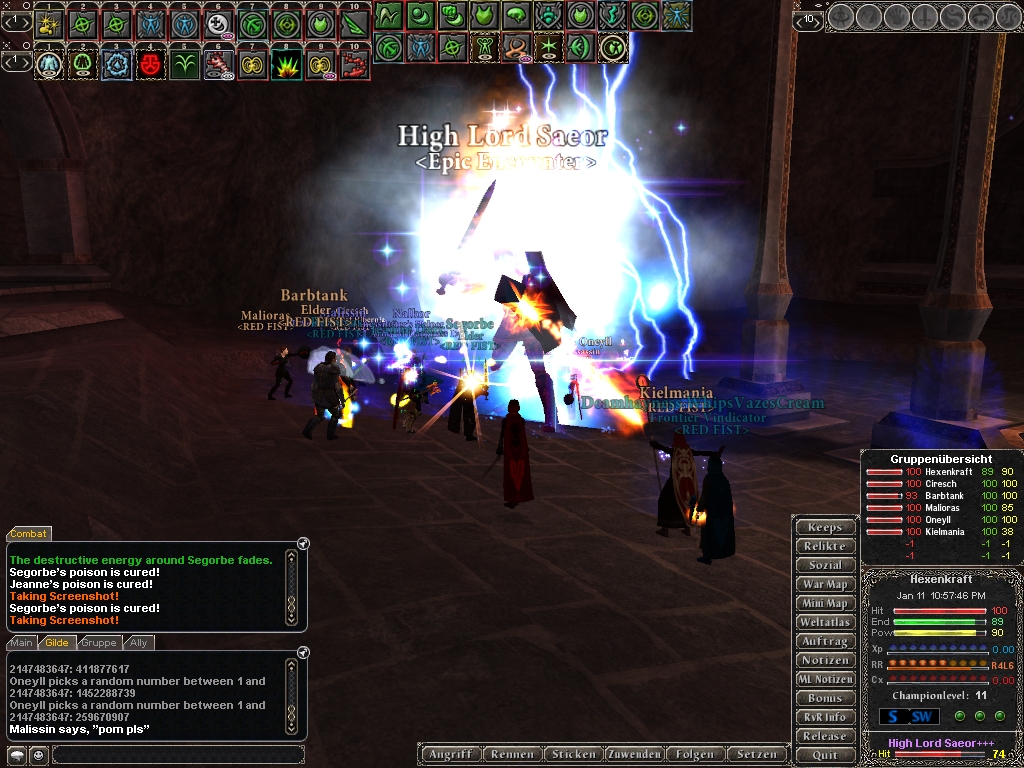Activate the green explosion burst ability

pos(286,64)
